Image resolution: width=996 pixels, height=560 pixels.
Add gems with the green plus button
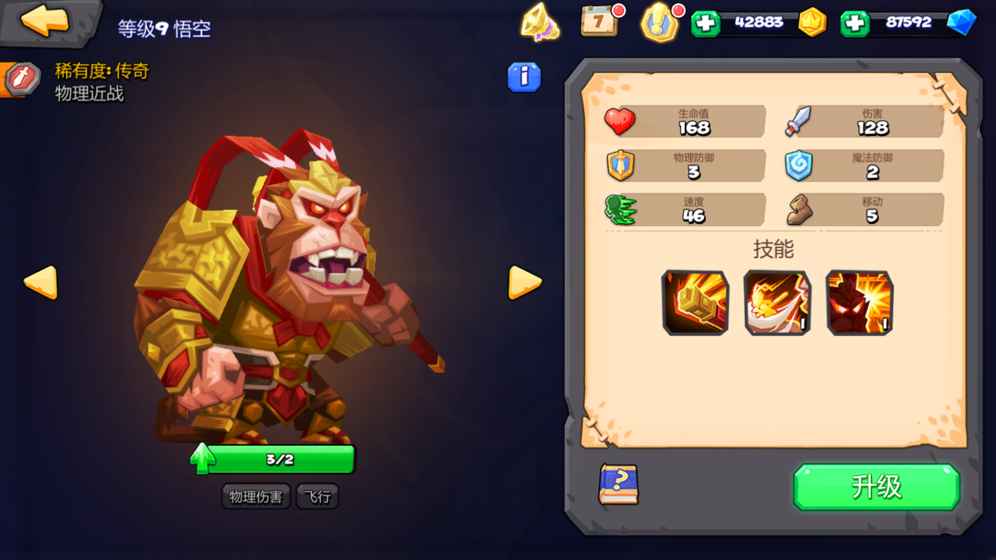click(x=854, y=23)
